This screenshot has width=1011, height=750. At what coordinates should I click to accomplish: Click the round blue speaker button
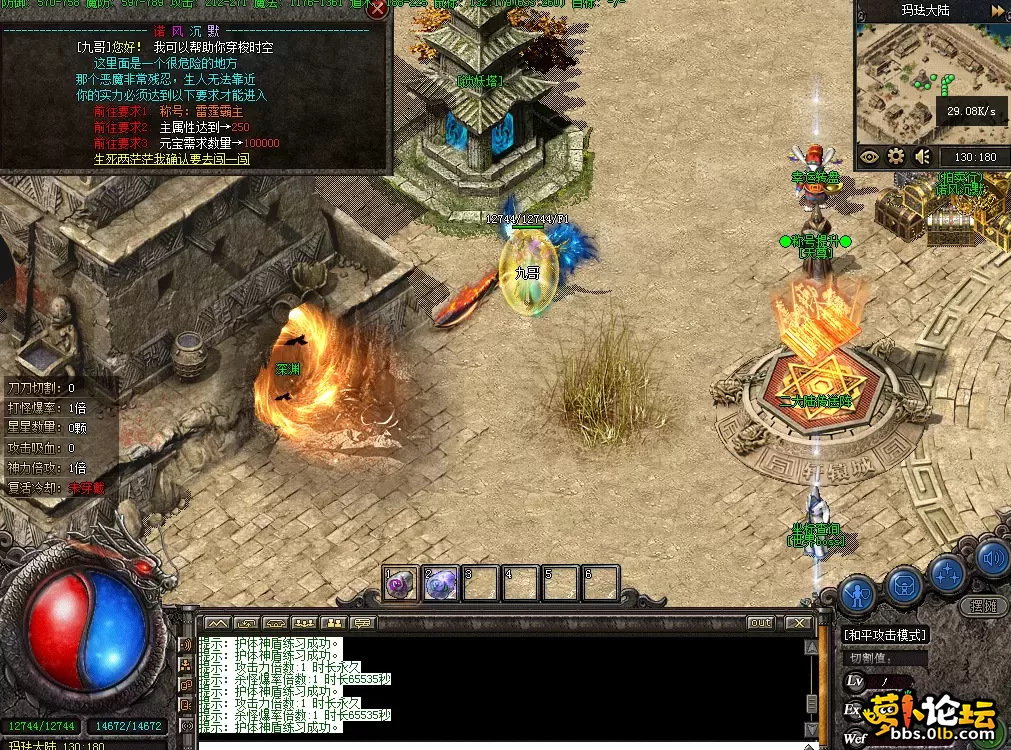(992, 559)
